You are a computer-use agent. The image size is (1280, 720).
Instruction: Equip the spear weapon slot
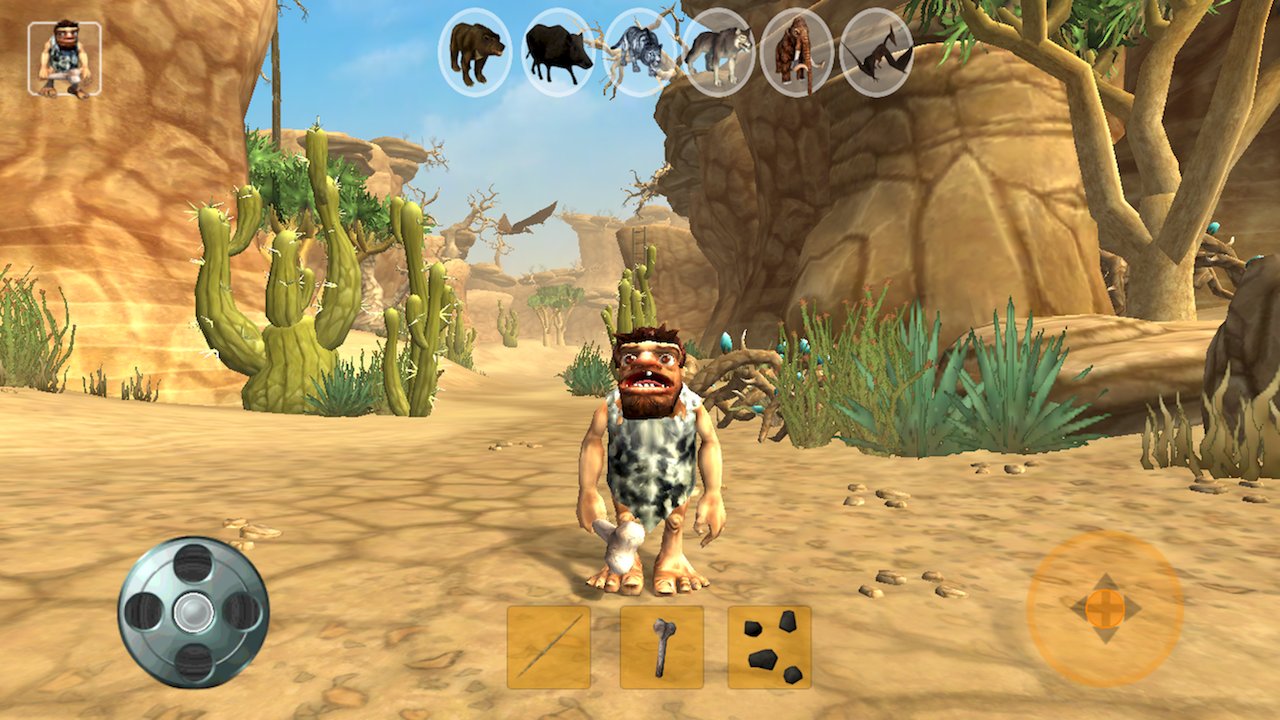coord(548,647)
